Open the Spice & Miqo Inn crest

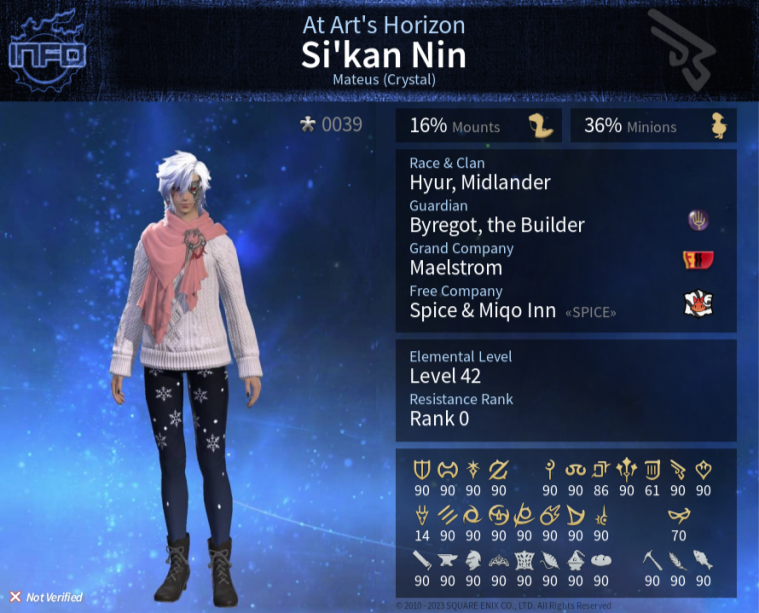click(x=697, y=305)
